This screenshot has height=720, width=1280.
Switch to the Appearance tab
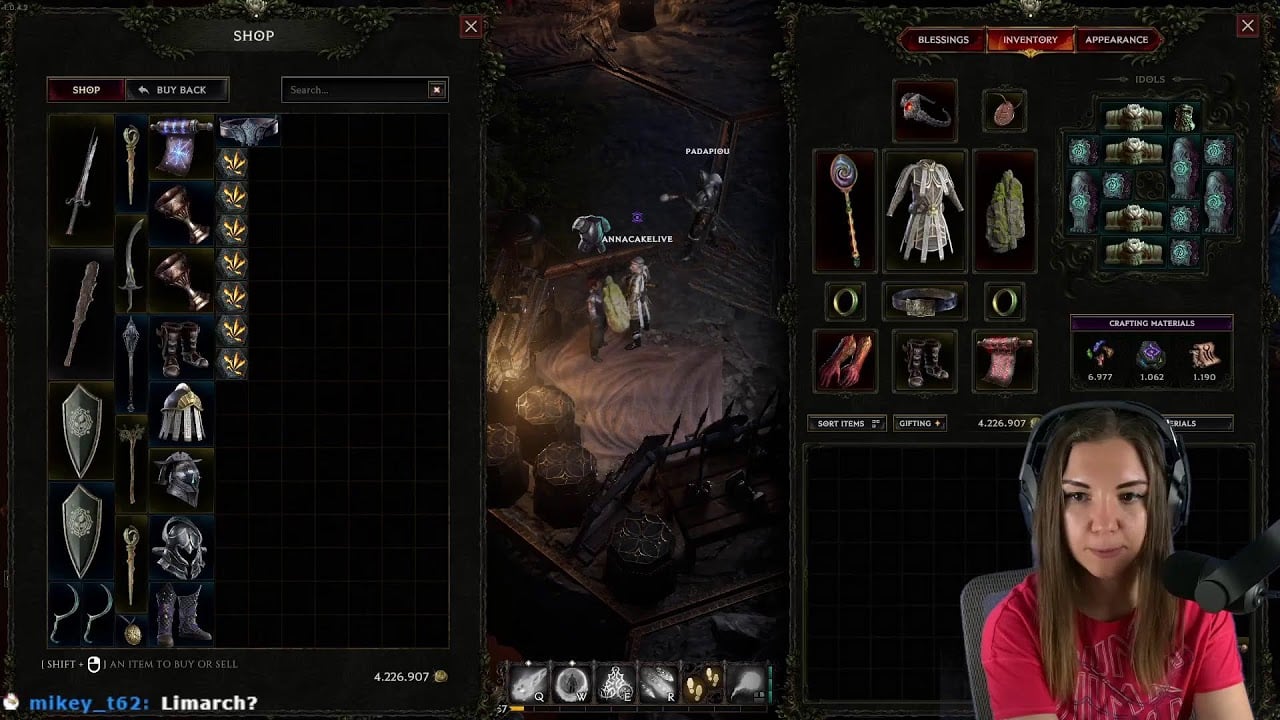pos(1116,40)
